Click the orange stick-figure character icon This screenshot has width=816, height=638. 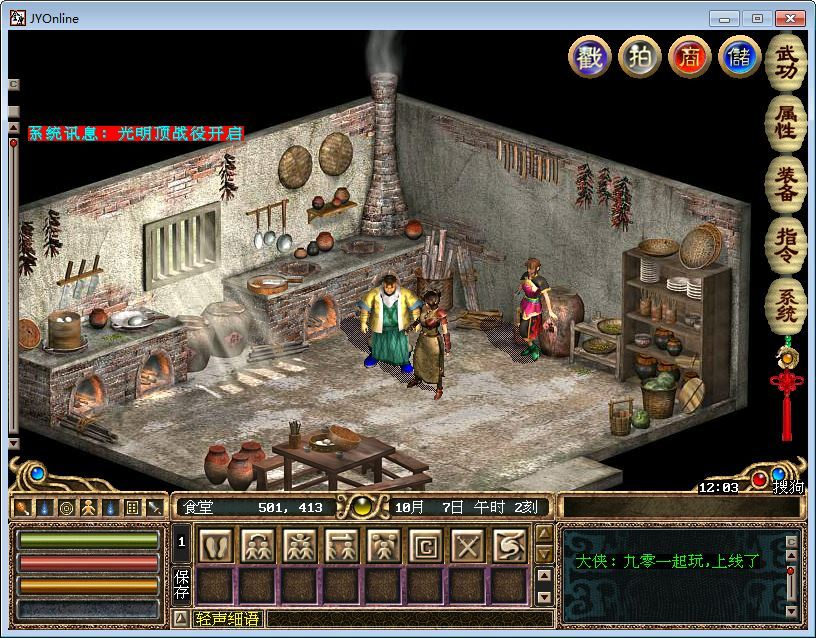pyautogui.click(x=88, y=507)
